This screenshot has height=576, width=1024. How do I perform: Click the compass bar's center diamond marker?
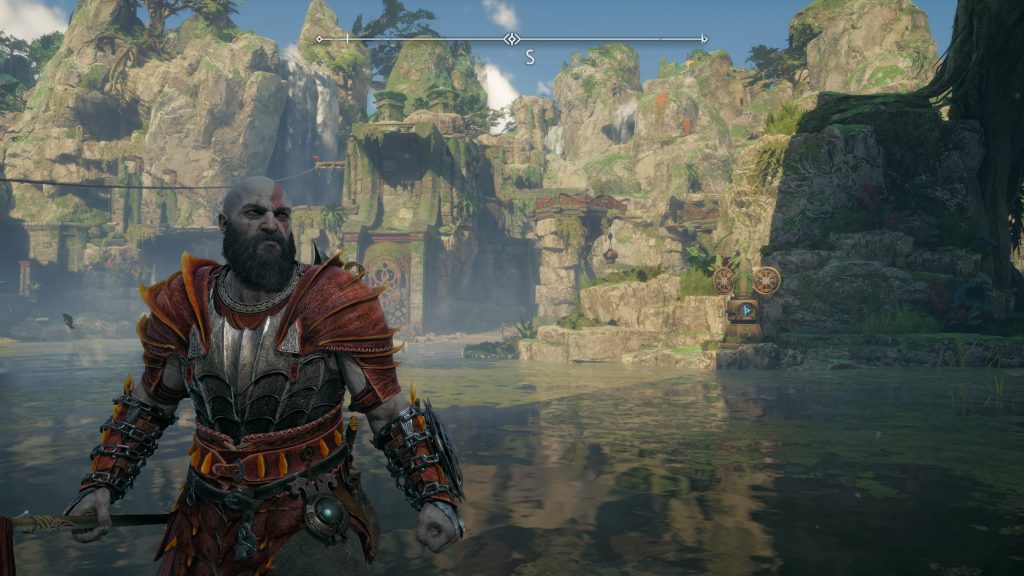point(512,39)
